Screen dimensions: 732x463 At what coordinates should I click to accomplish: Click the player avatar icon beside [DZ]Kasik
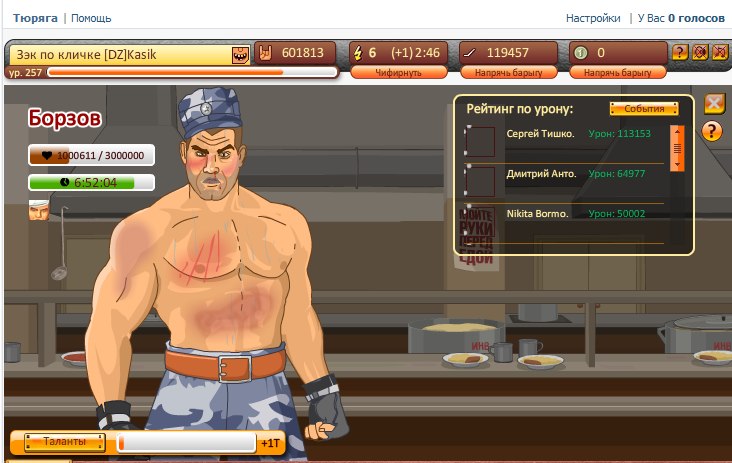(240, 53)
